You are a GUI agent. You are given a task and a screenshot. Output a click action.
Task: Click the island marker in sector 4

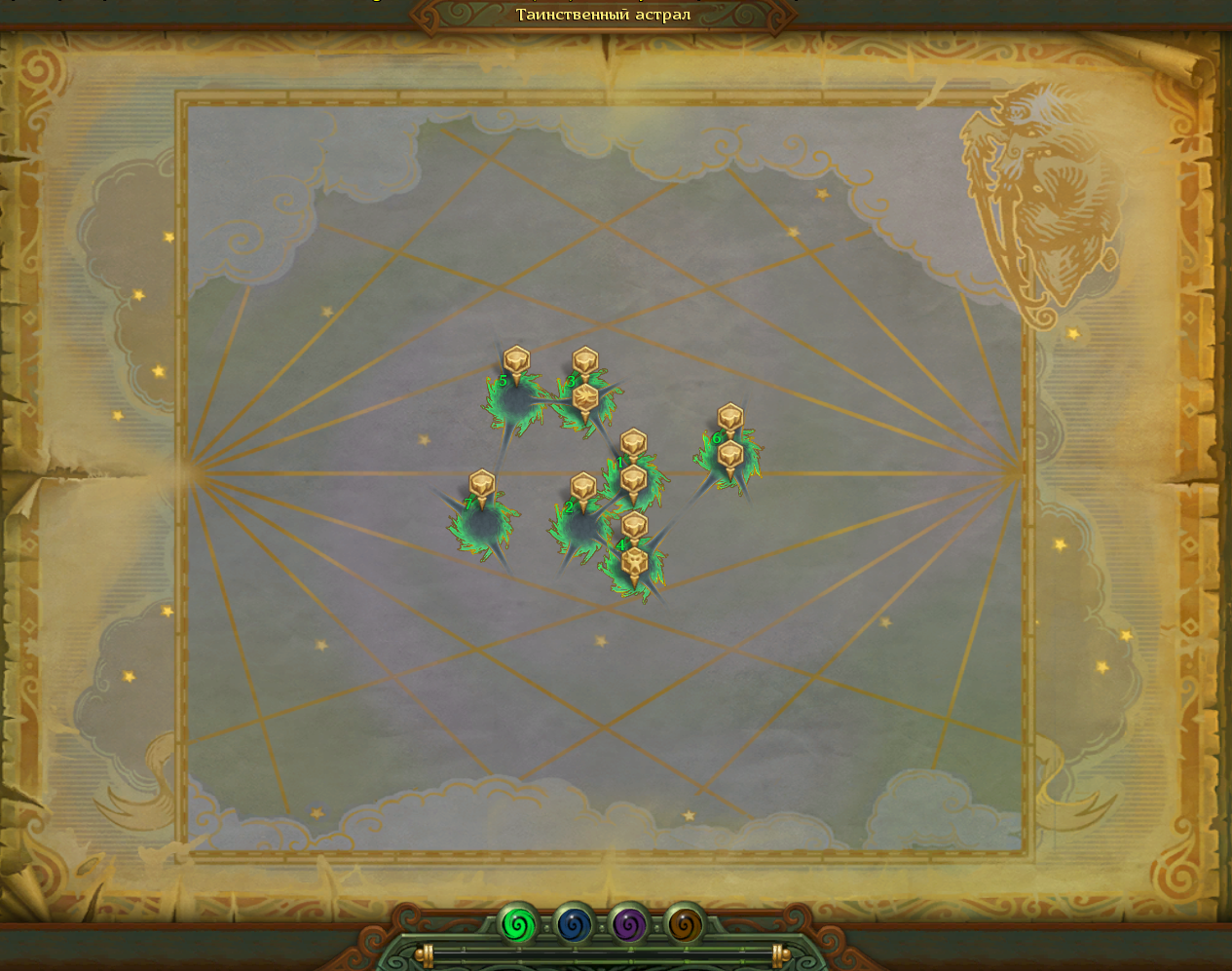(x=634, y=526)
